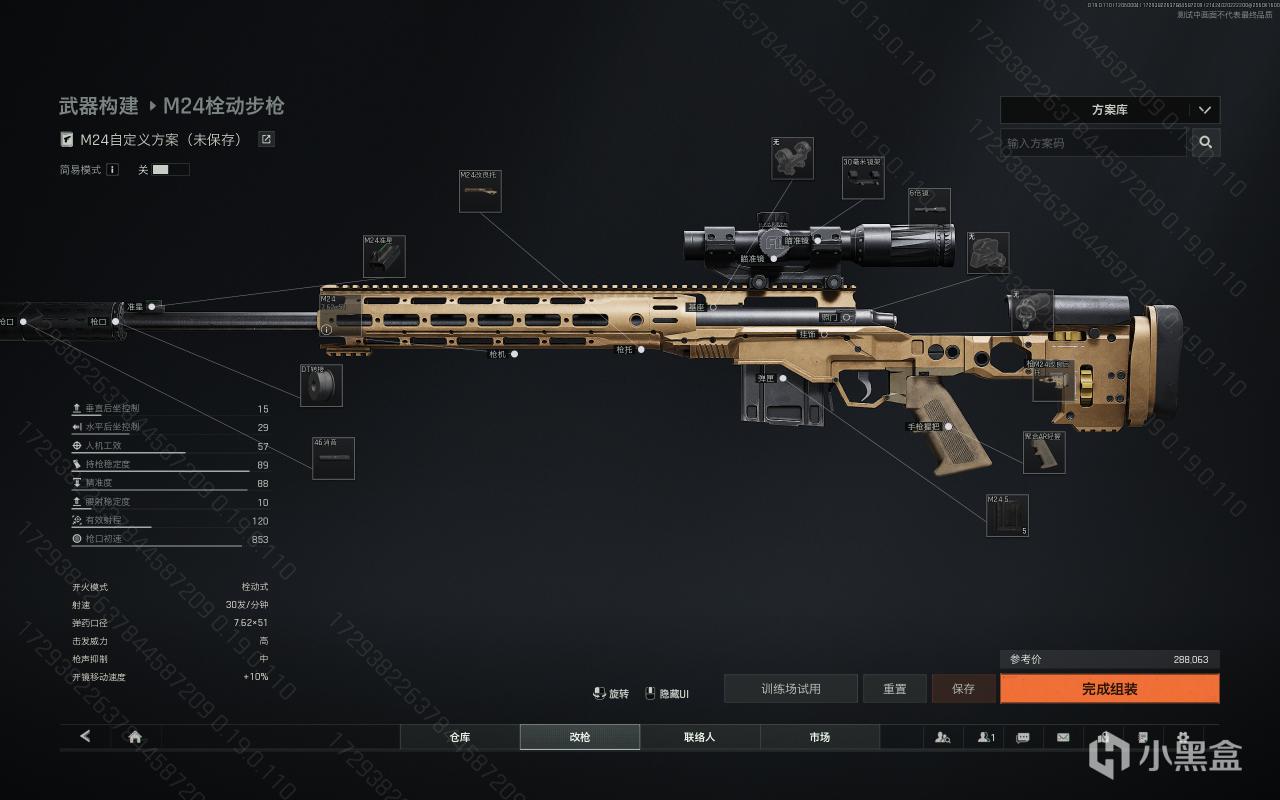
Task: Click the orange 完成组装 button
Action: point(1109,689)
